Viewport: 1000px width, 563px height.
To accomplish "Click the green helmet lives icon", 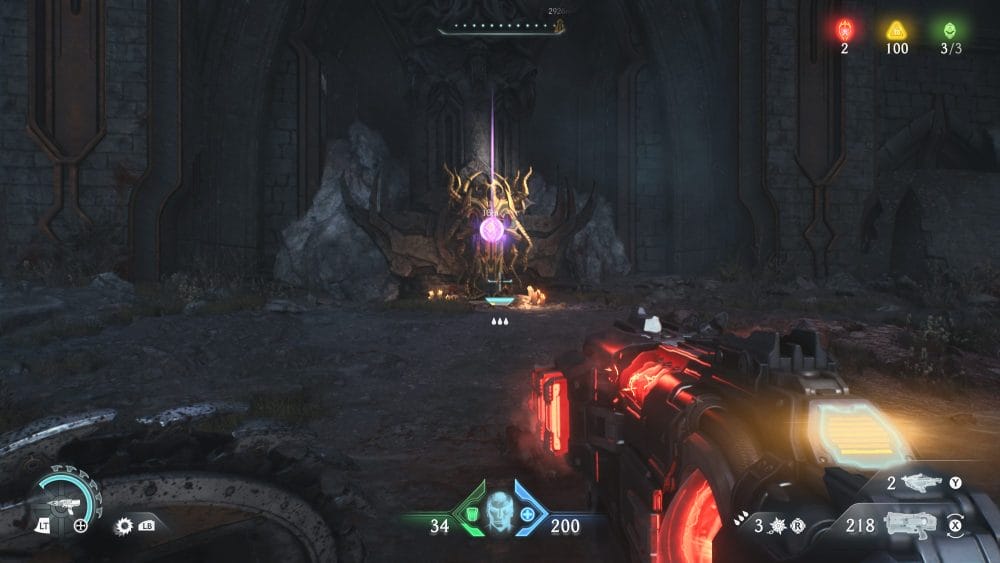I will coord(948,30).
